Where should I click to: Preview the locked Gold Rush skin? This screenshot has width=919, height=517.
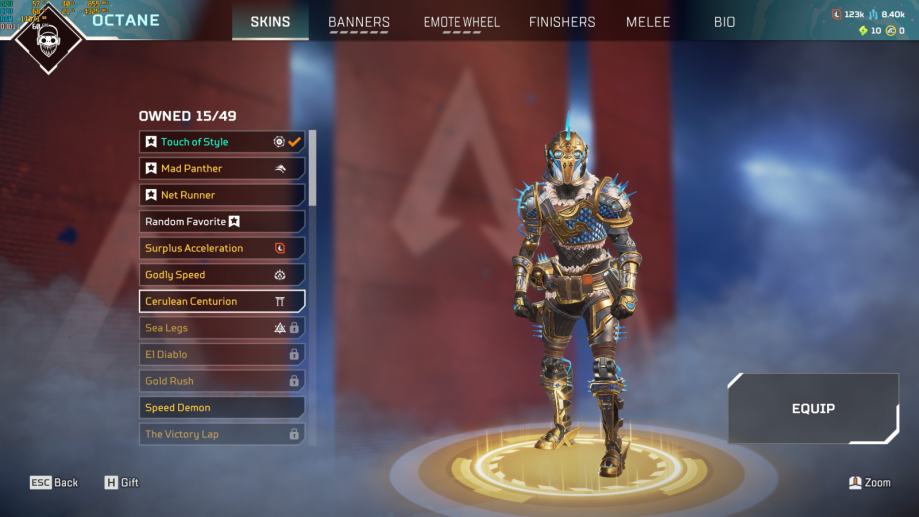click(x=222, y=381)
